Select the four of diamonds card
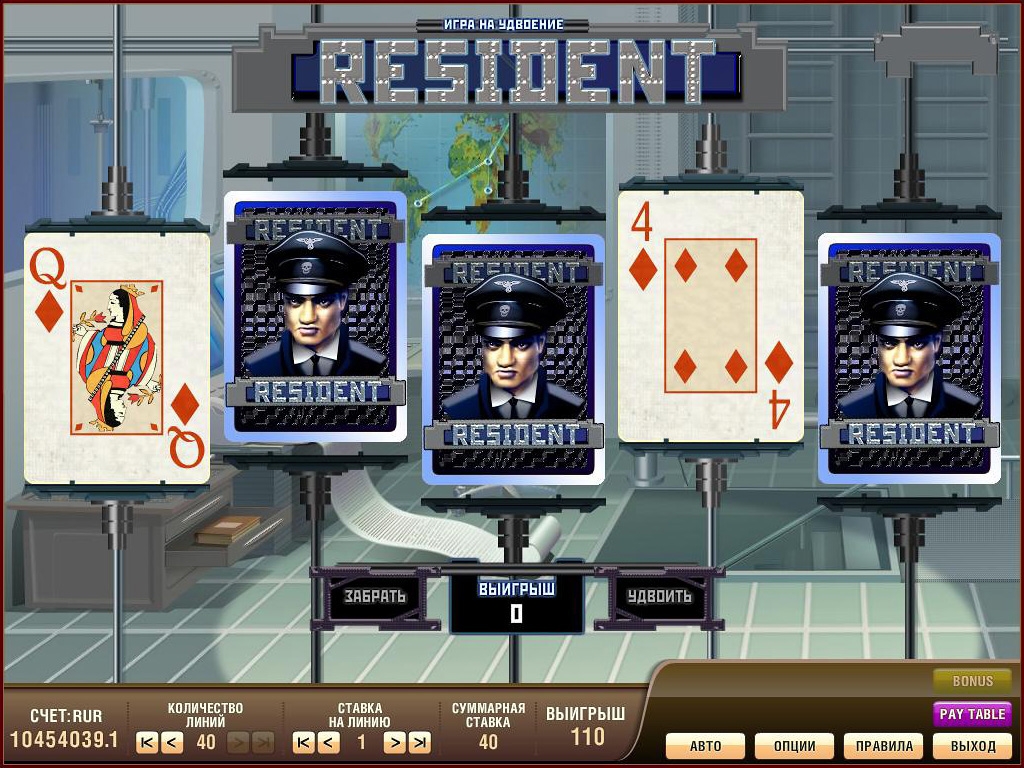Image resolution: width=1024 pixels, height=768 pixels. [711, 315]
